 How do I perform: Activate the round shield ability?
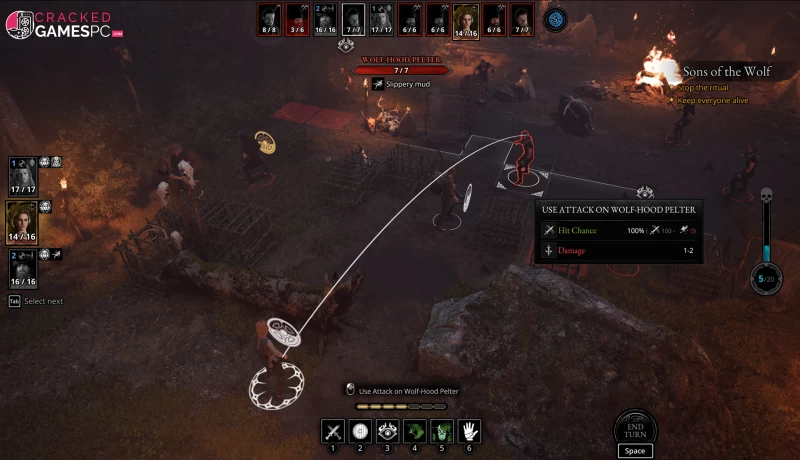(360, 431)
